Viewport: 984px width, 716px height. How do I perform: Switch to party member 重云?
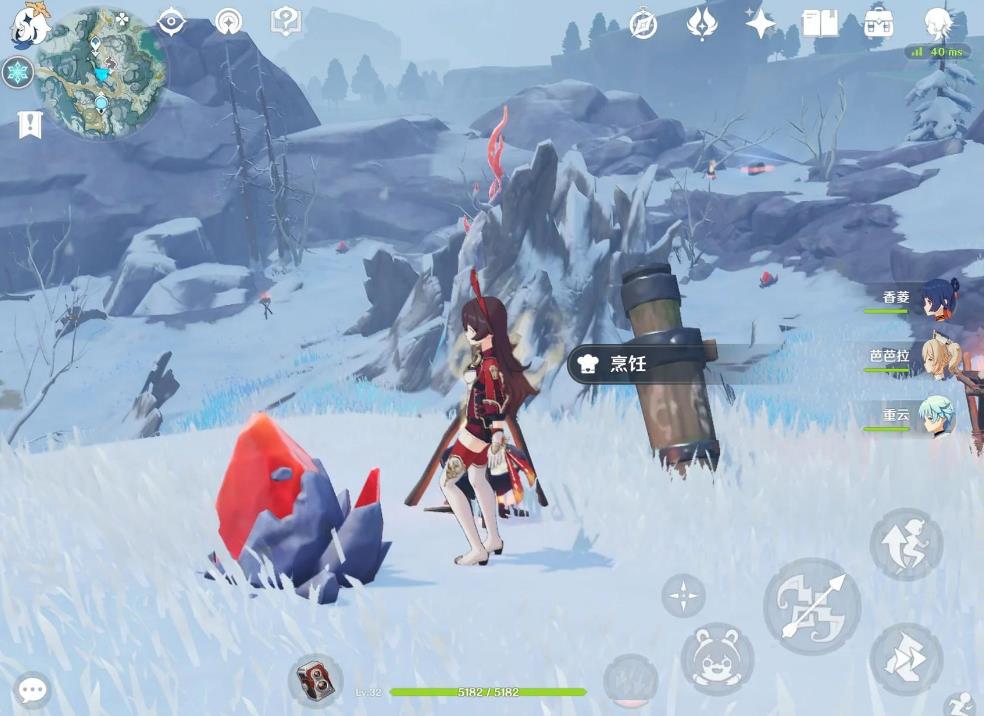coord(938,416)
